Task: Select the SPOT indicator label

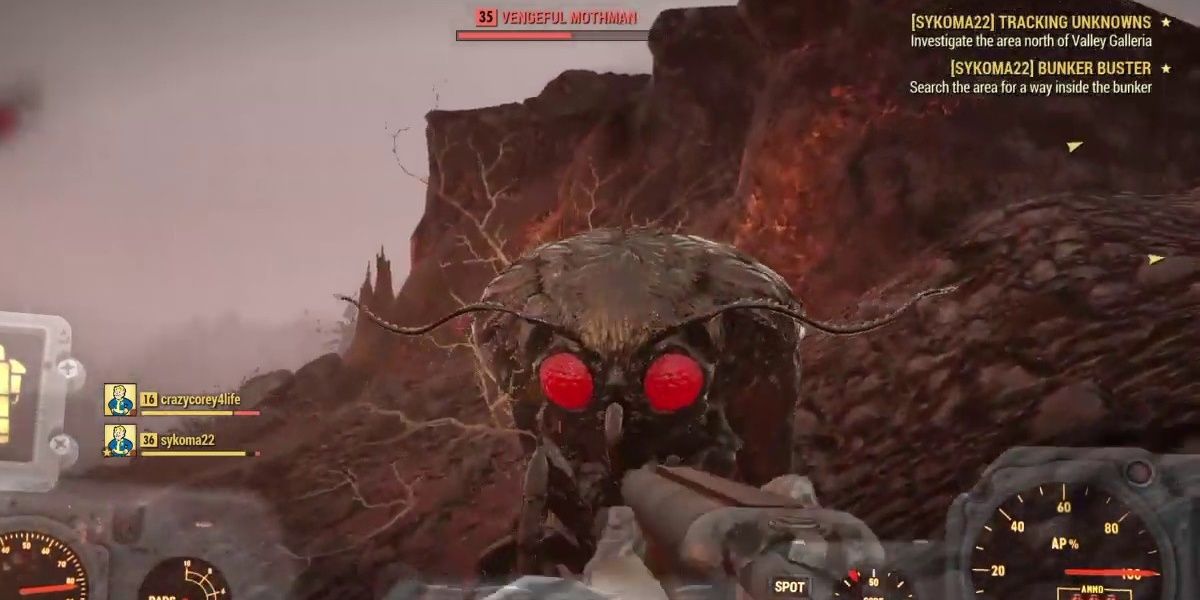Action: coord(790,587)
